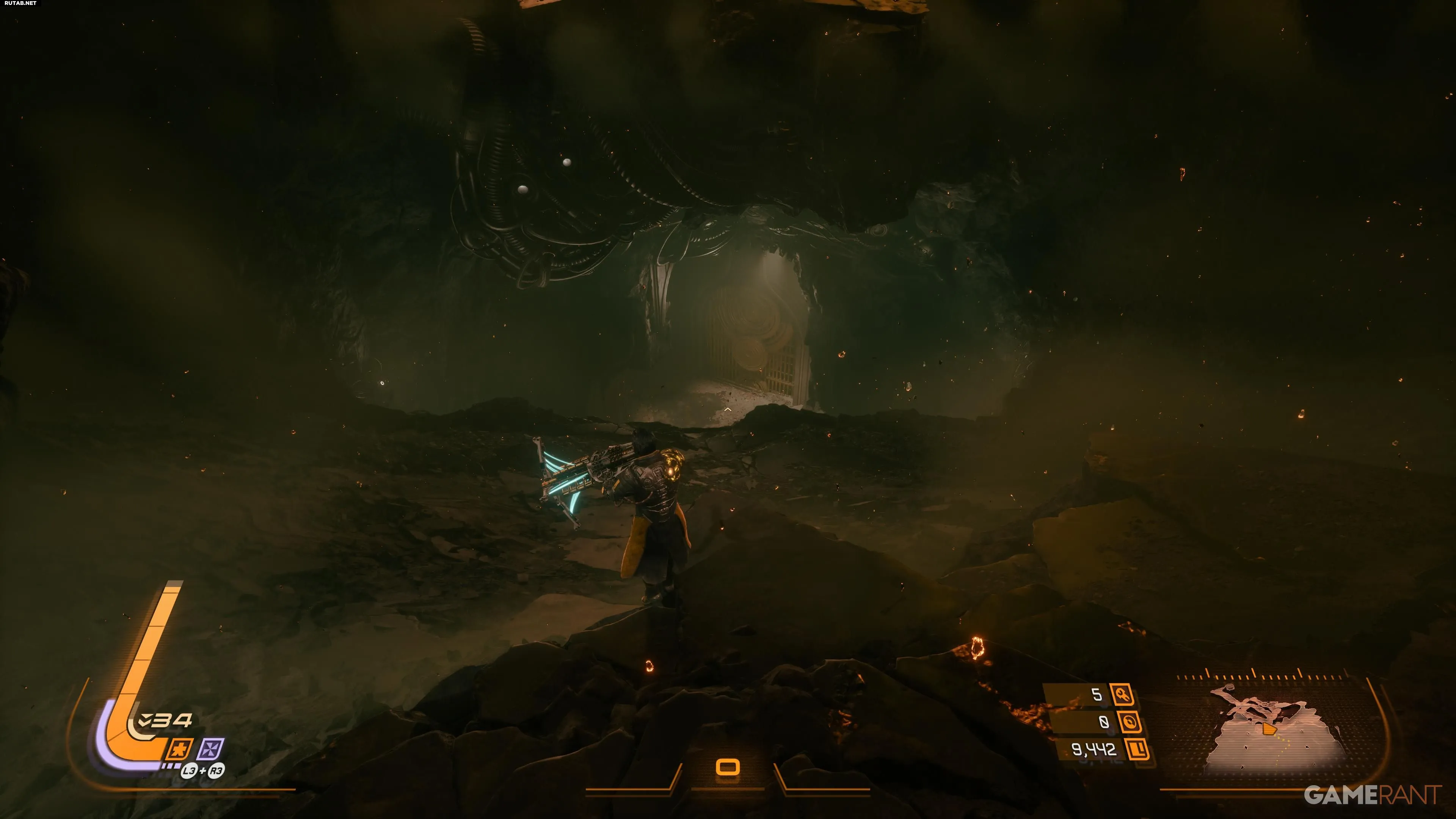Select the empty consumable slot
This screenshot has width=1456, height=819.
728,767
